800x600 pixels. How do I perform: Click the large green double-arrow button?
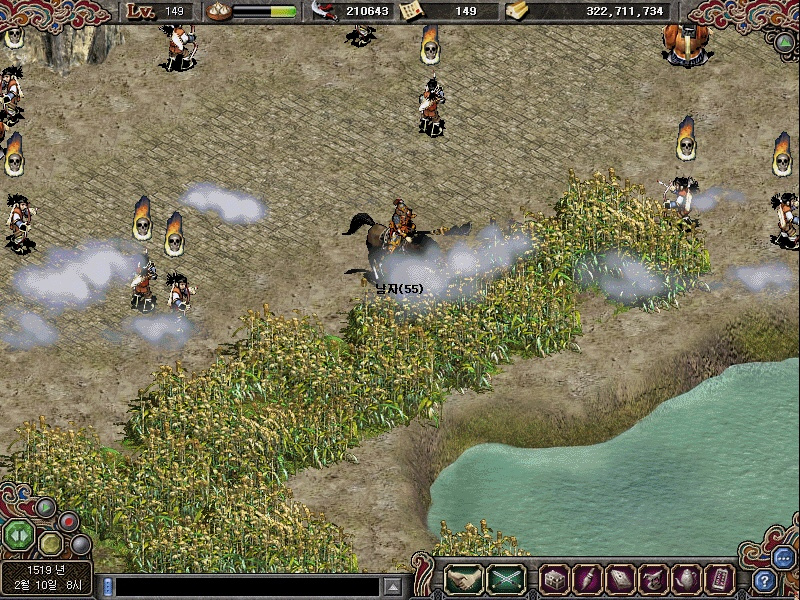[x=18, y=535]
